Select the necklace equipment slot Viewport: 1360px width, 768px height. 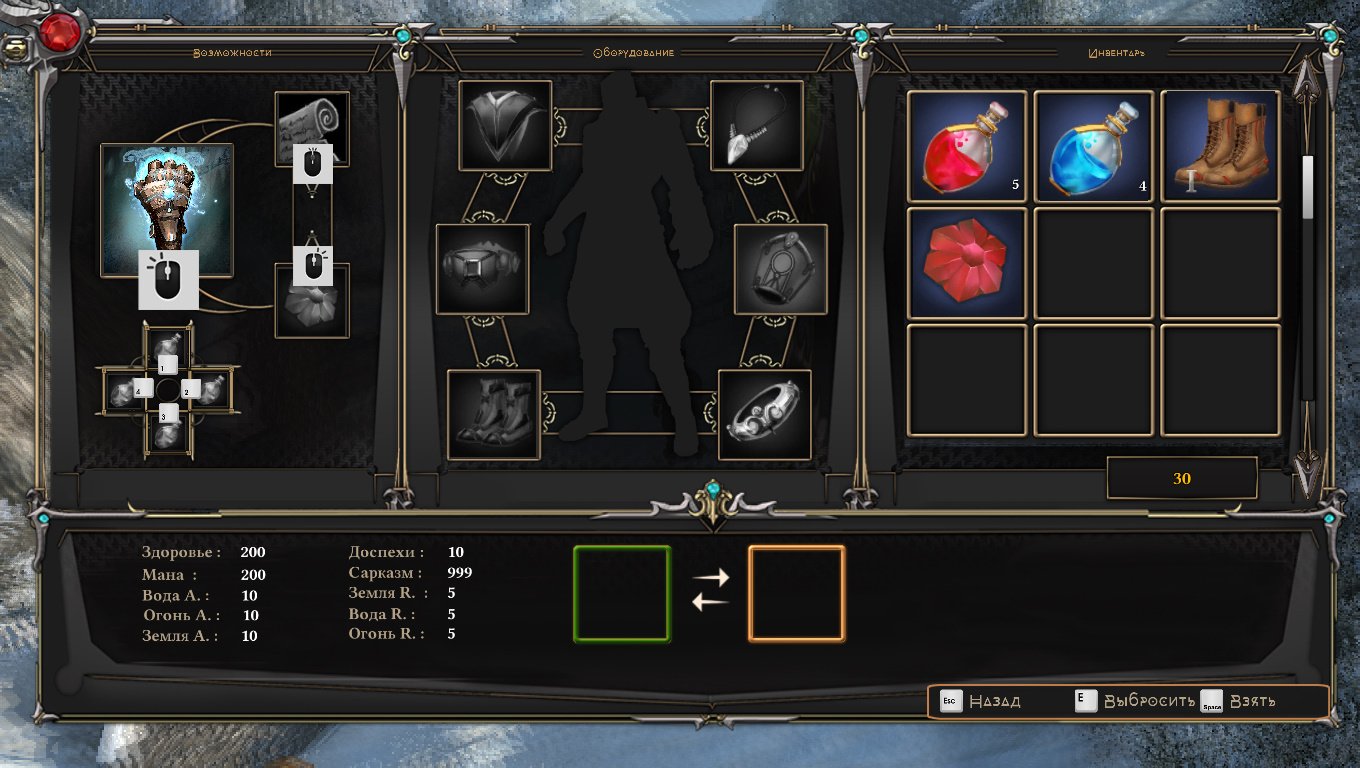[x=757, y=126]
